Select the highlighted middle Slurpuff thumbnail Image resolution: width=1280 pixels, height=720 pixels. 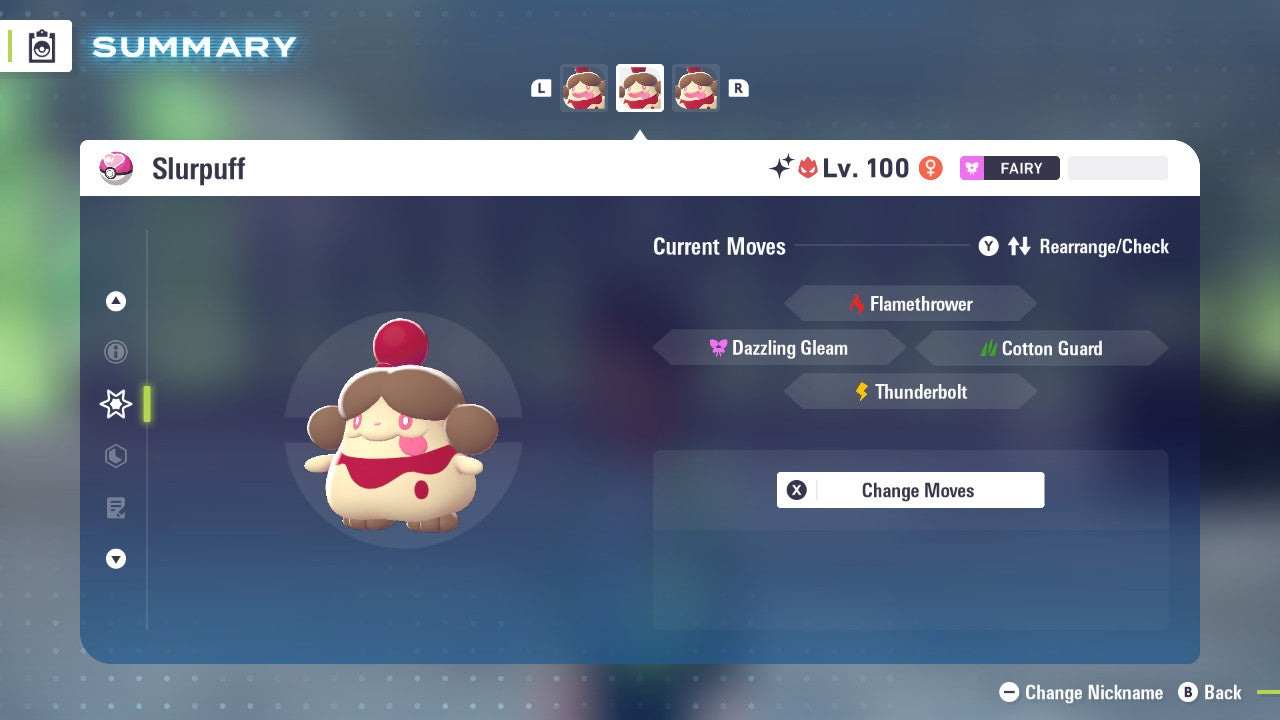pos(640,88)
